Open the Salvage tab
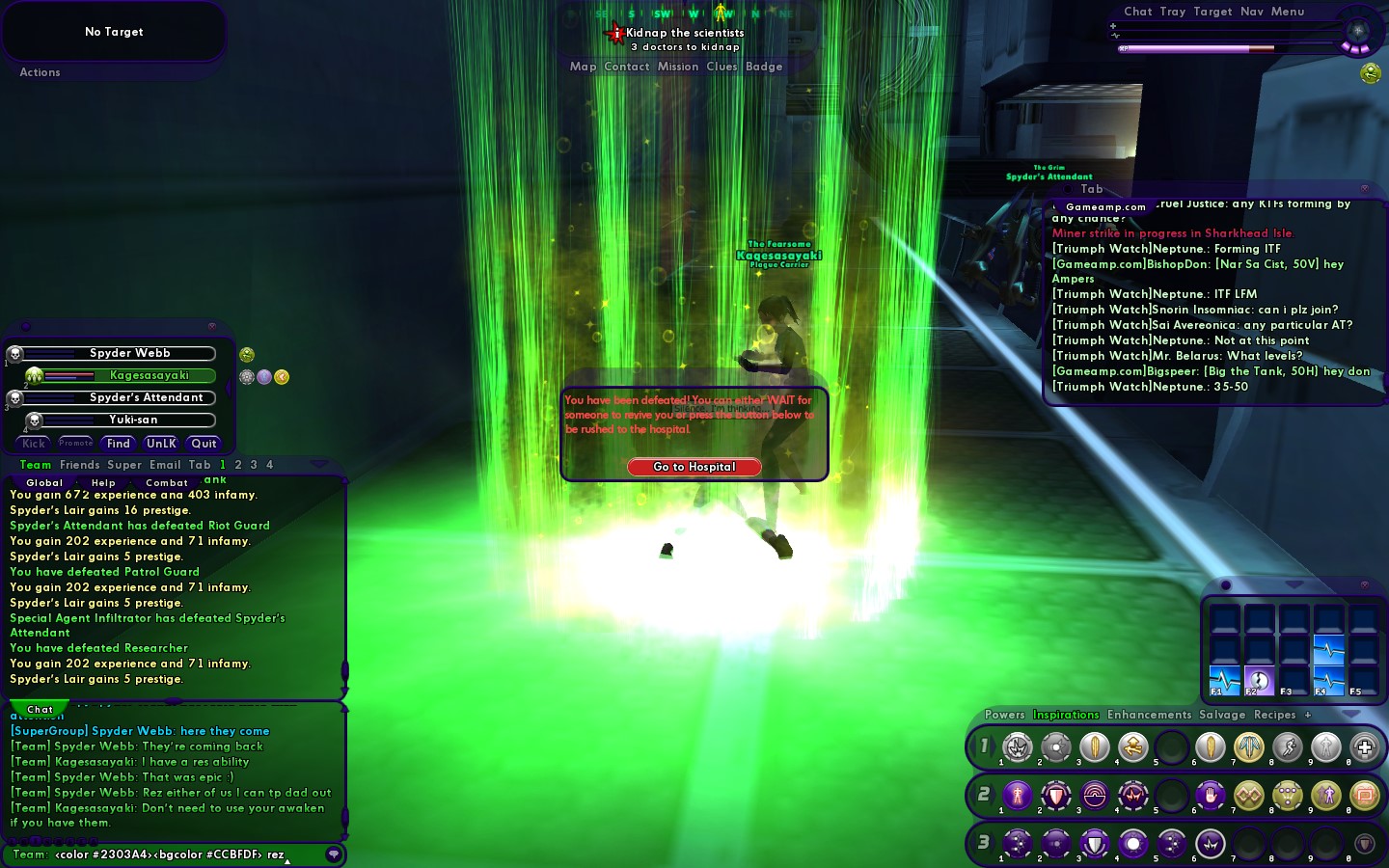The width and height of the screenshot is (1389, 868). [x=1222, y=715]
